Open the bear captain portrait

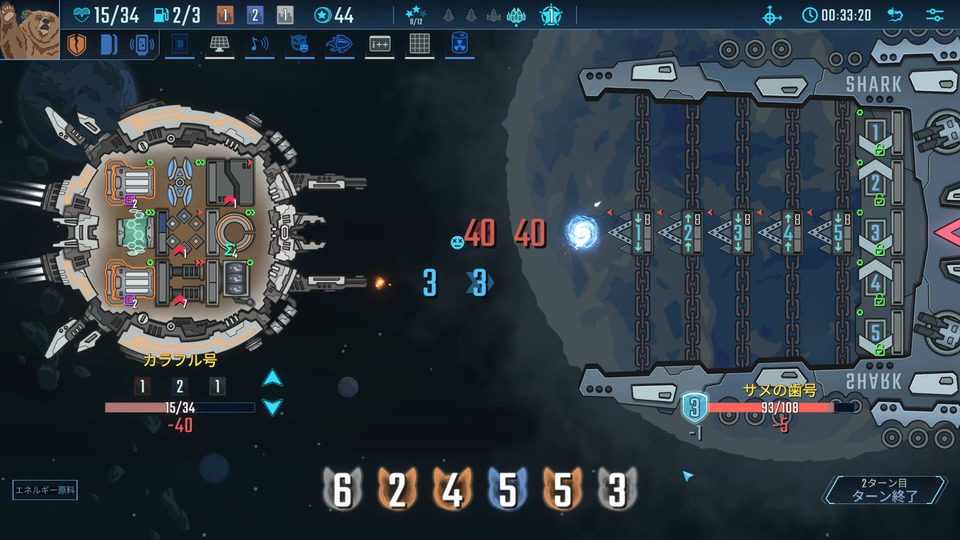tap(29, 30)
